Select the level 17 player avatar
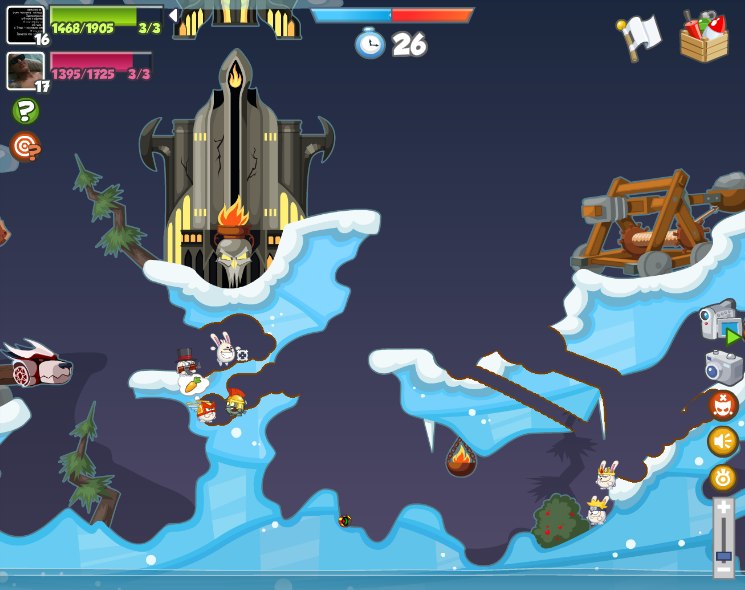Screen dimensions: 745x590 click(25, 70)
